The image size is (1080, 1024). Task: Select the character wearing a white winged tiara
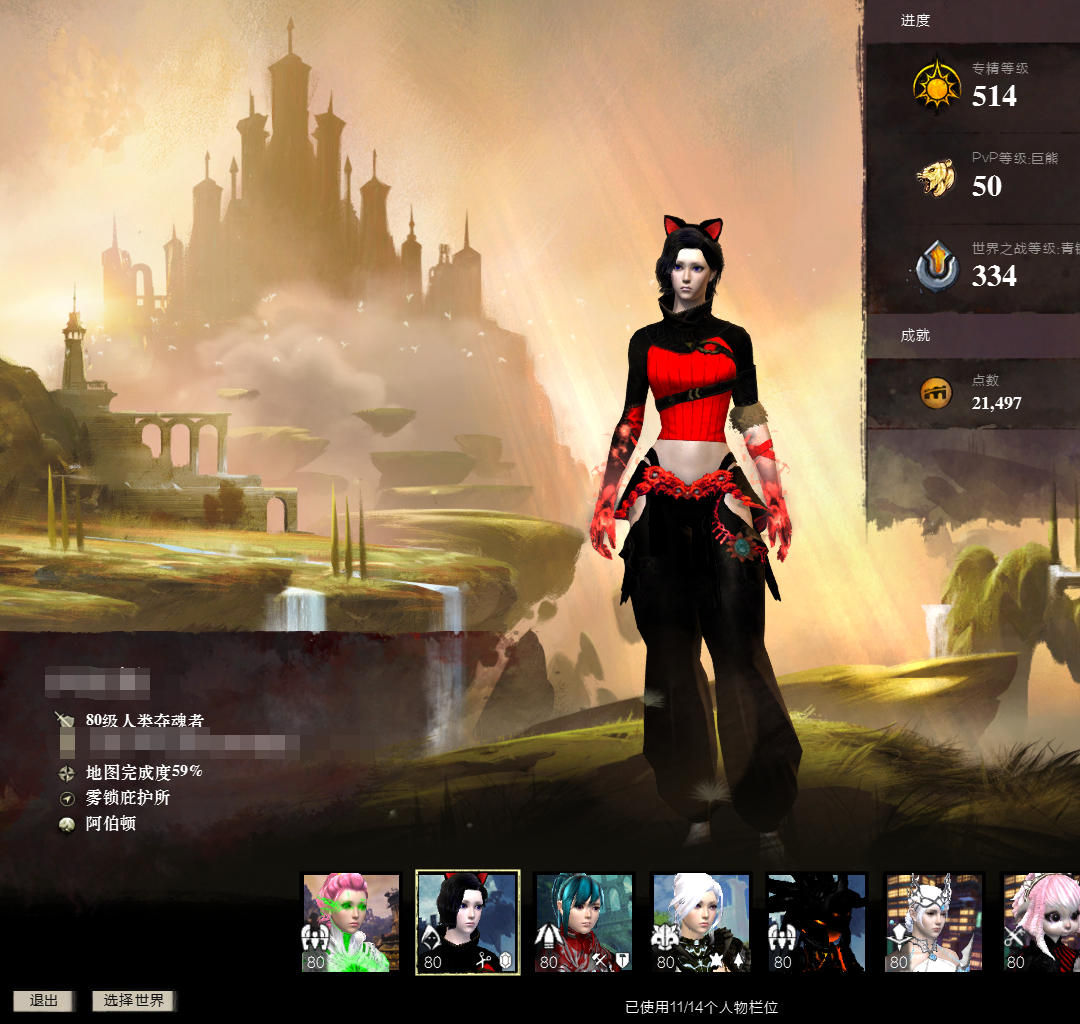(934, 923)
